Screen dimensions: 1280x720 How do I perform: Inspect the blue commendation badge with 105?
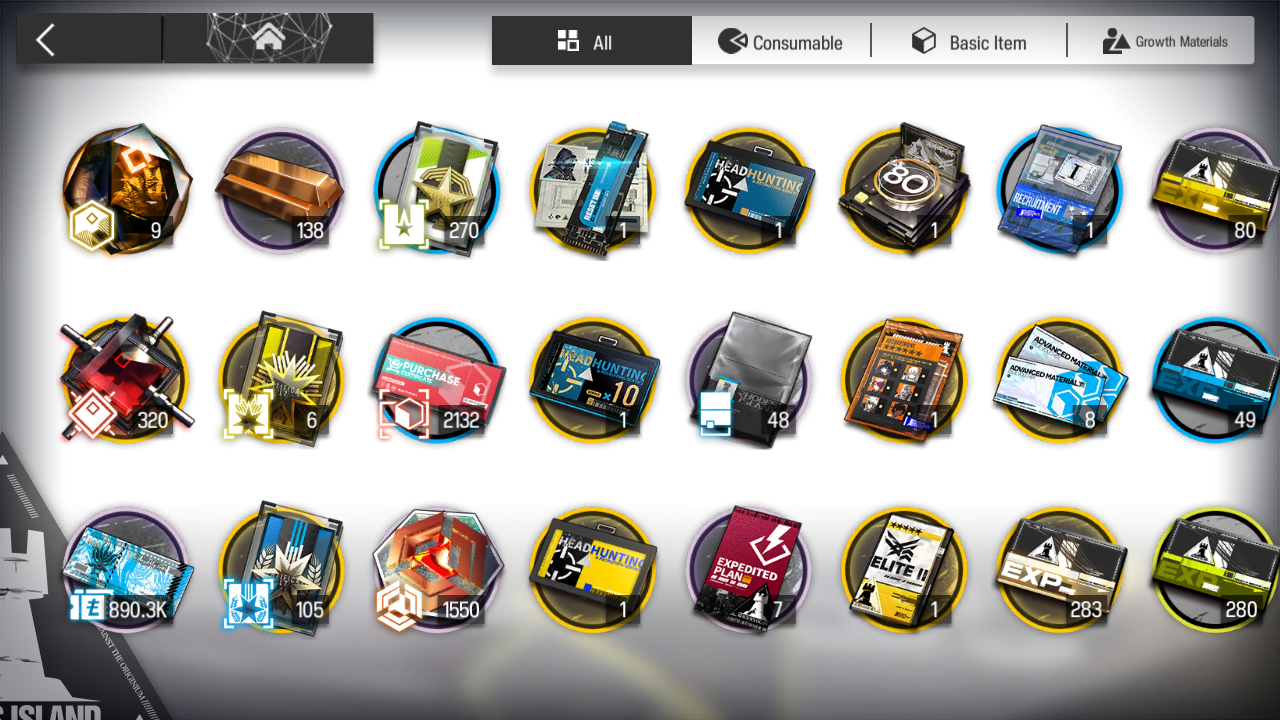pos(281,568)
